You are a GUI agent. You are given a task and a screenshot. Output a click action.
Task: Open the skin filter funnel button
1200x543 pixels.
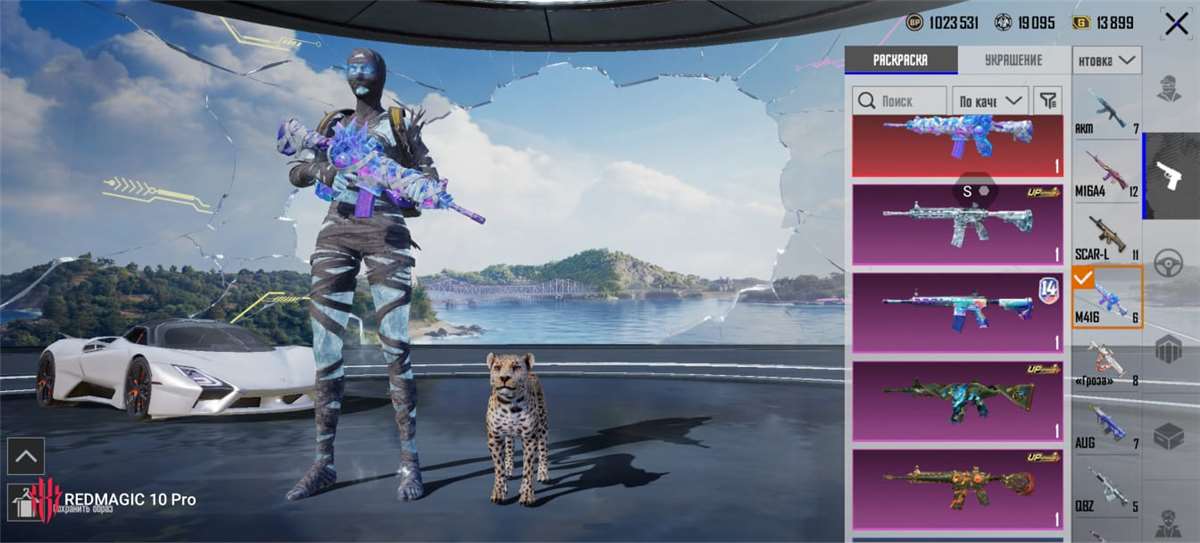pos(1047,100)
